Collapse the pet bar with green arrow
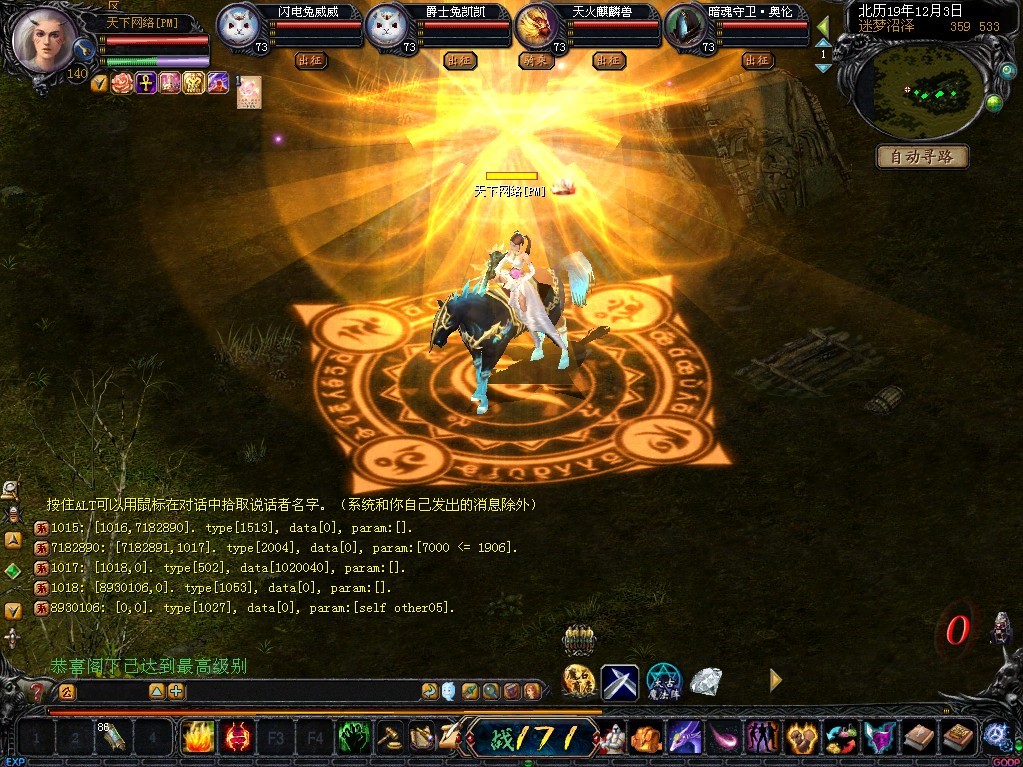 823,27
